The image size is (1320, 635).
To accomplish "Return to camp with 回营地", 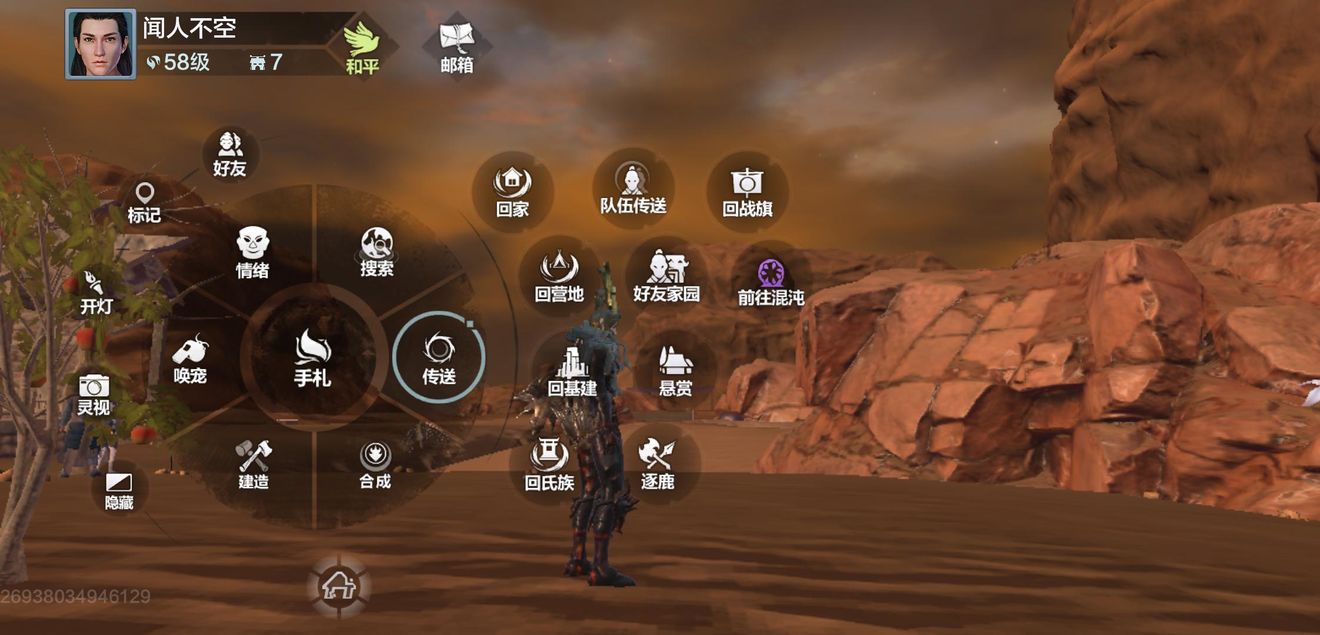I will 559,277.
